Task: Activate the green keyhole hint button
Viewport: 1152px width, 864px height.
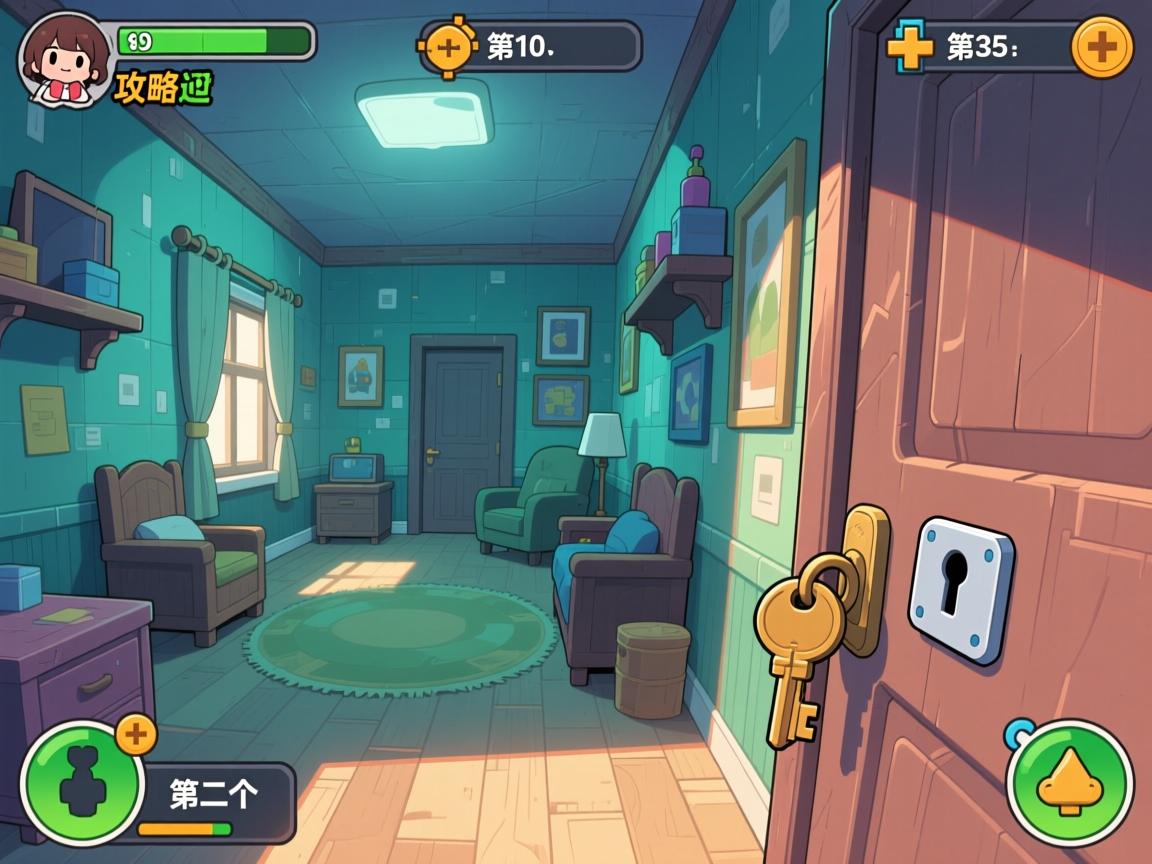Action: (x=82, y=784)
